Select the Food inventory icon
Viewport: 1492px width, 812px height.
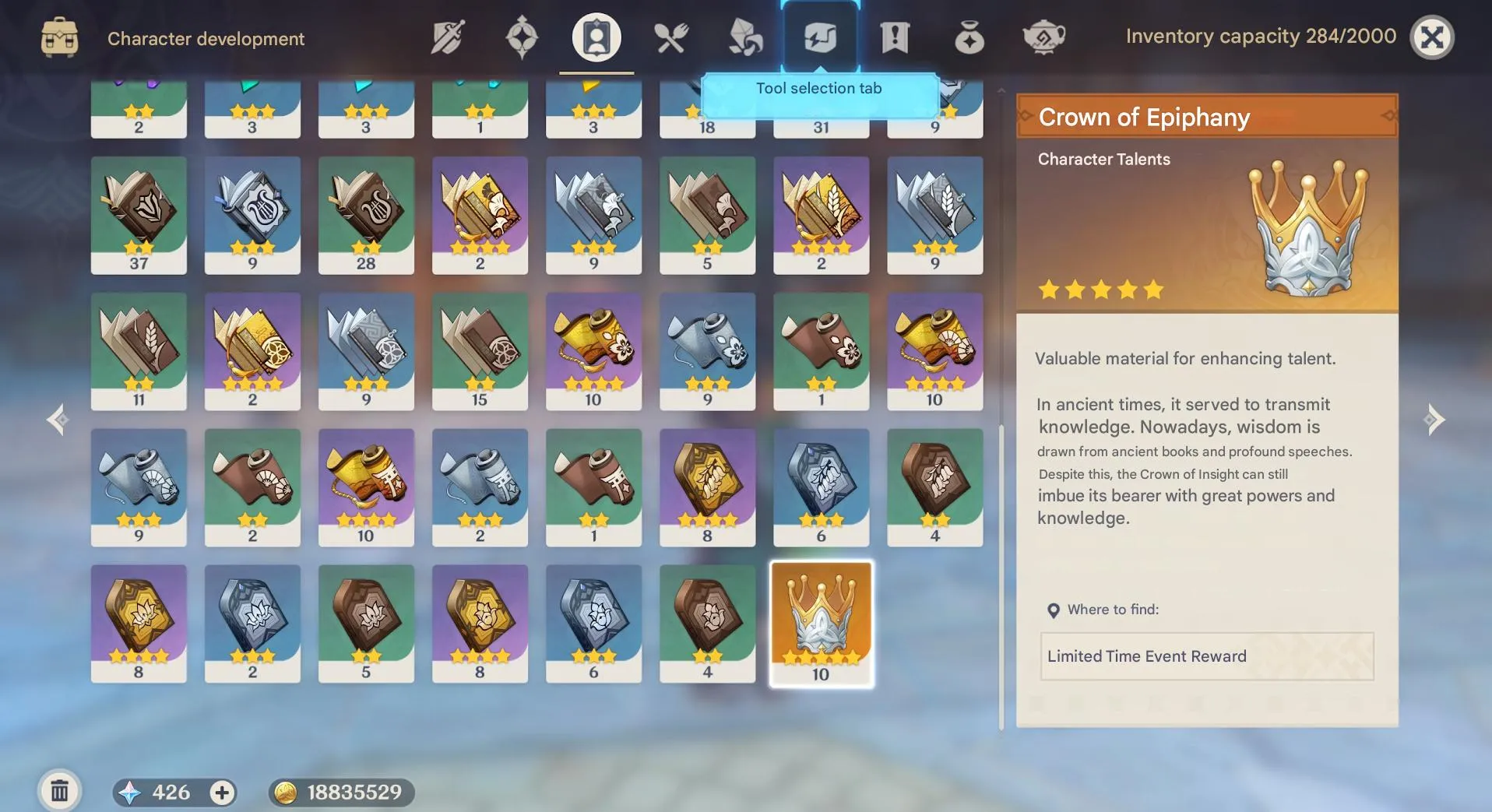[x=670, y=37]
